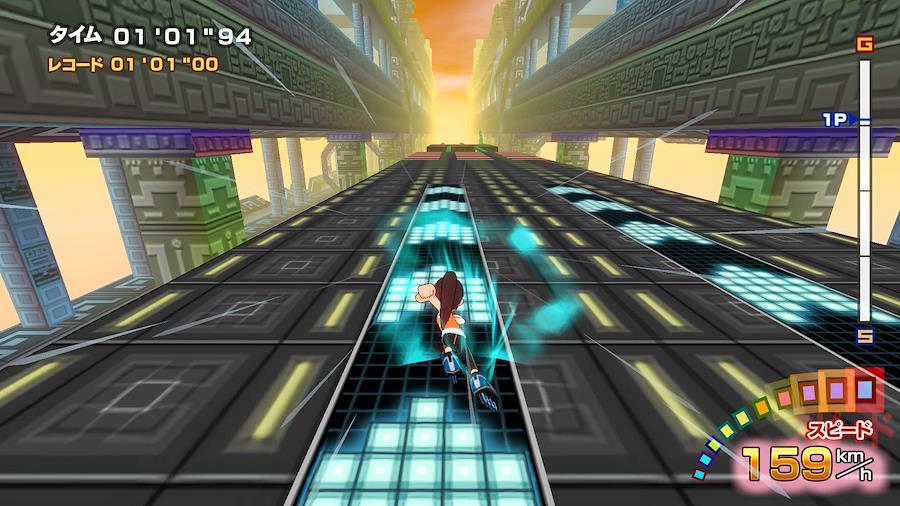Select the start S marker on the progress track
Screen dimensions: 900x506
point(865,336)
